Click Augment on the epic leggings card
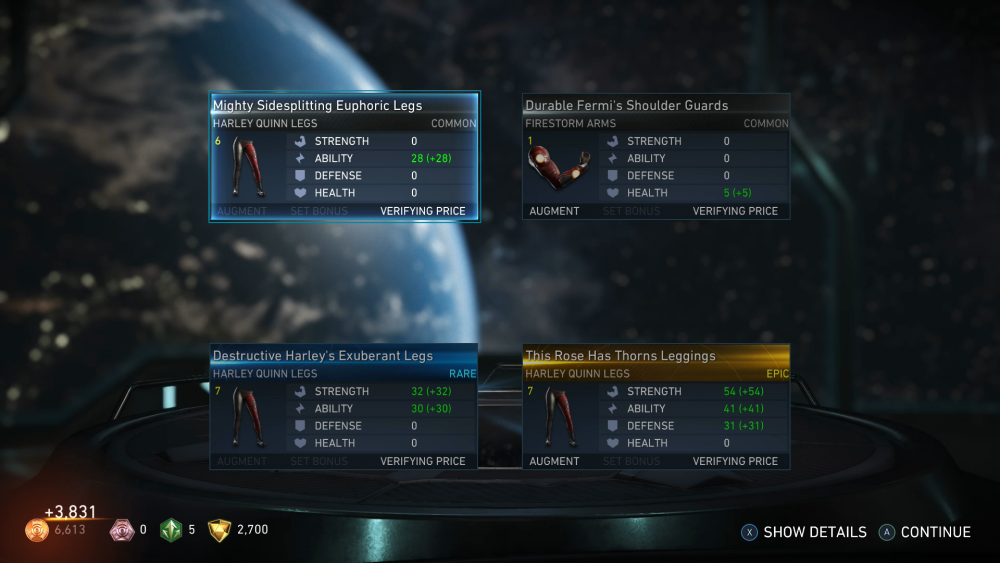 coord(554,461)
